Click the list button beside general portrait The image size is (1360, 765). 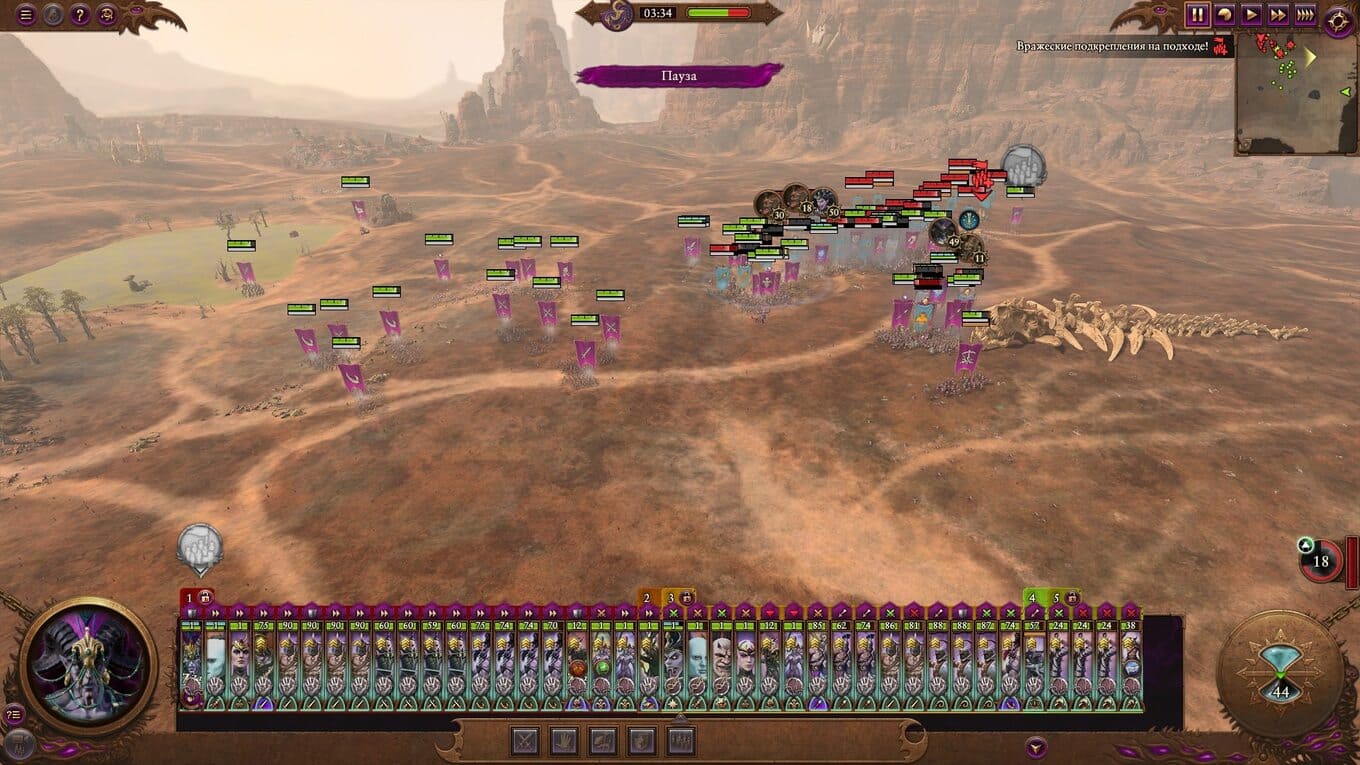pos(14,714)
